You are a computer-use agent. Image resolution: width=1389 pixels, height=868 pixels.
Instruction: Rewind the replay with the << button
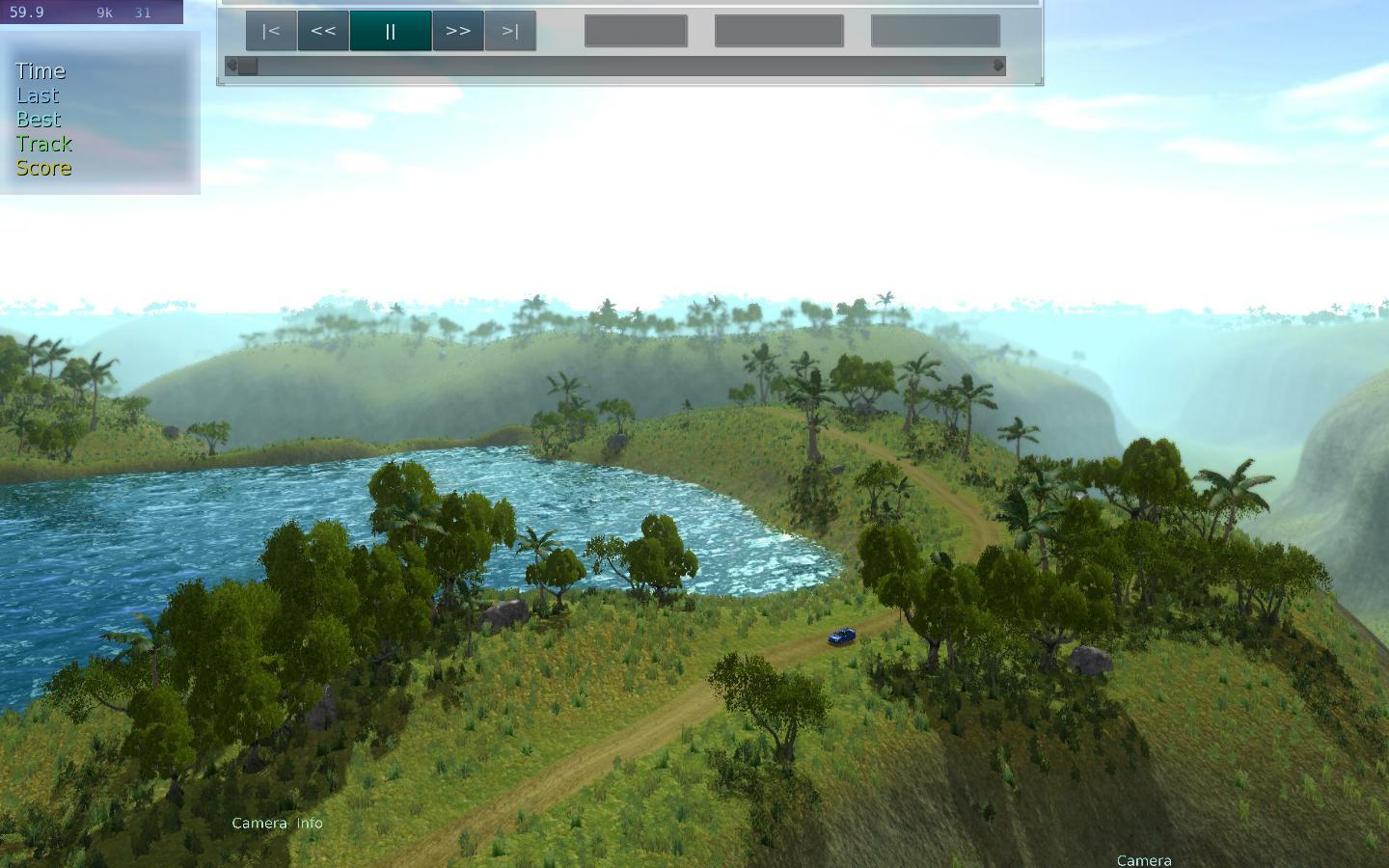tap(323, 31)
